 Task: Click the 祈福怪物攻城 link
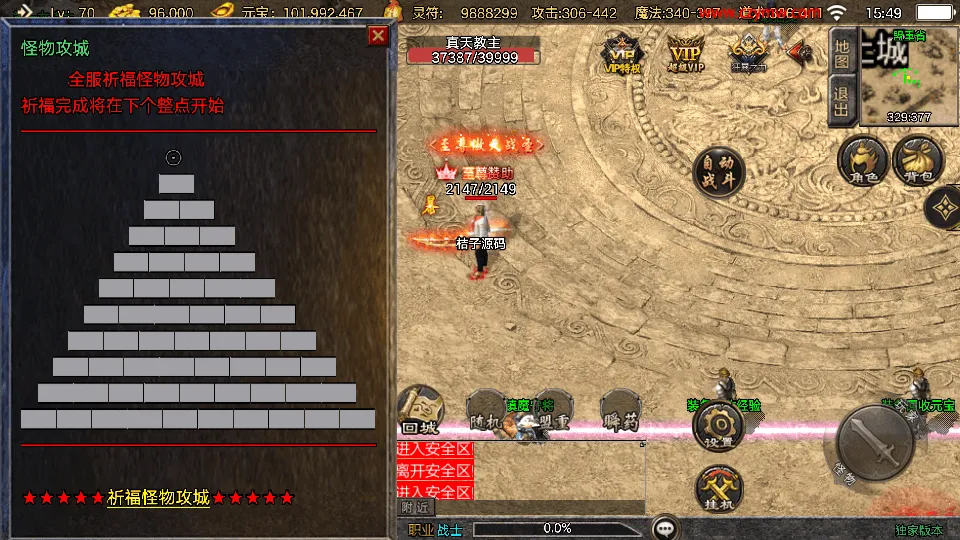coord(158,497)
